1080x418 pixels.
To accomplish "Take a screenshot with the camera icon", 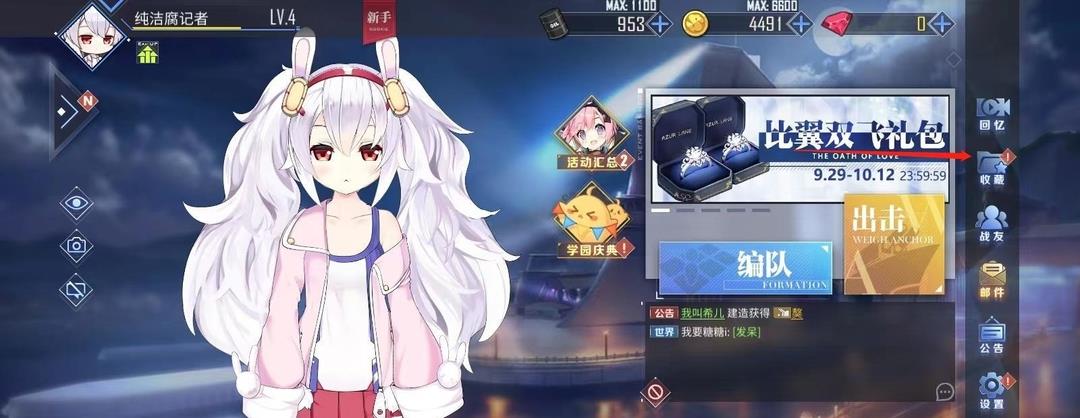I will point(75,246).
